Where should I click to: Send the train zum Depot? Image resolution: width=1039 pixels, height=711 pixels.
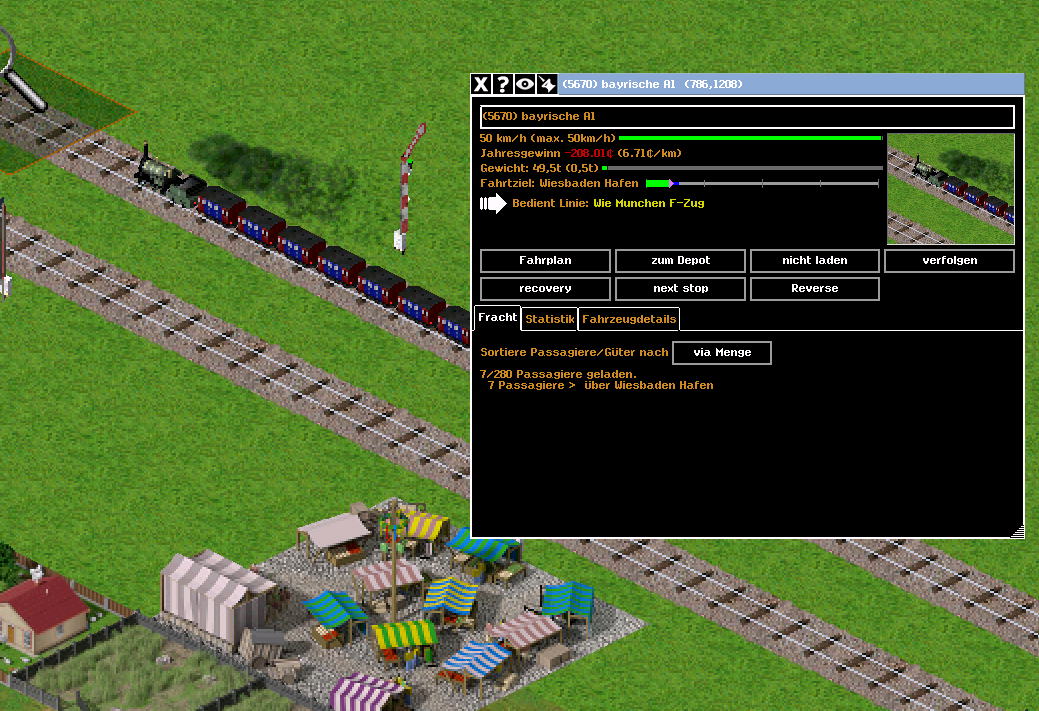680,261
